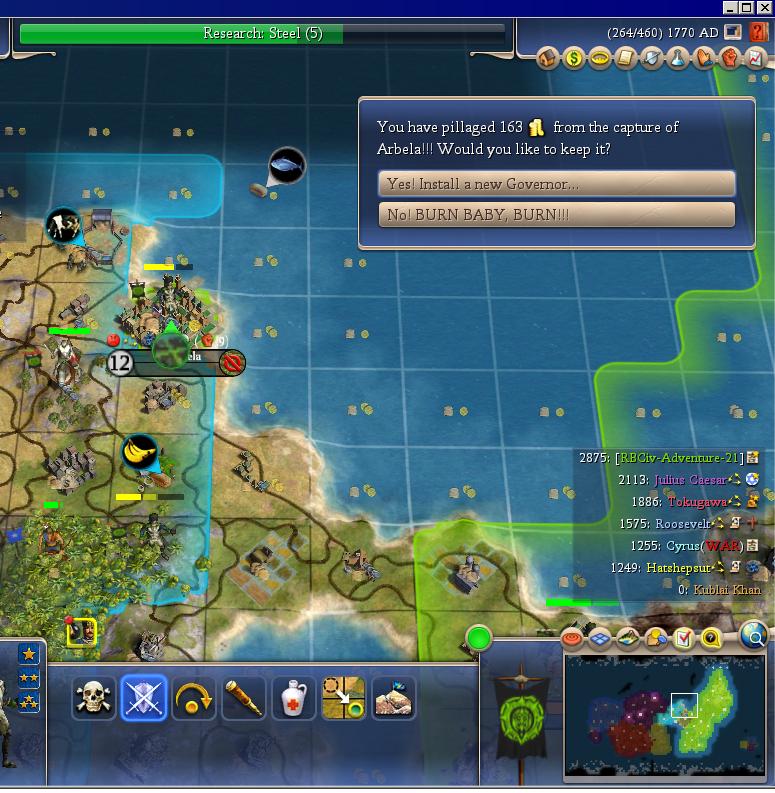
Task: Click the green end turn button
Action: click(x=479, y=637)
